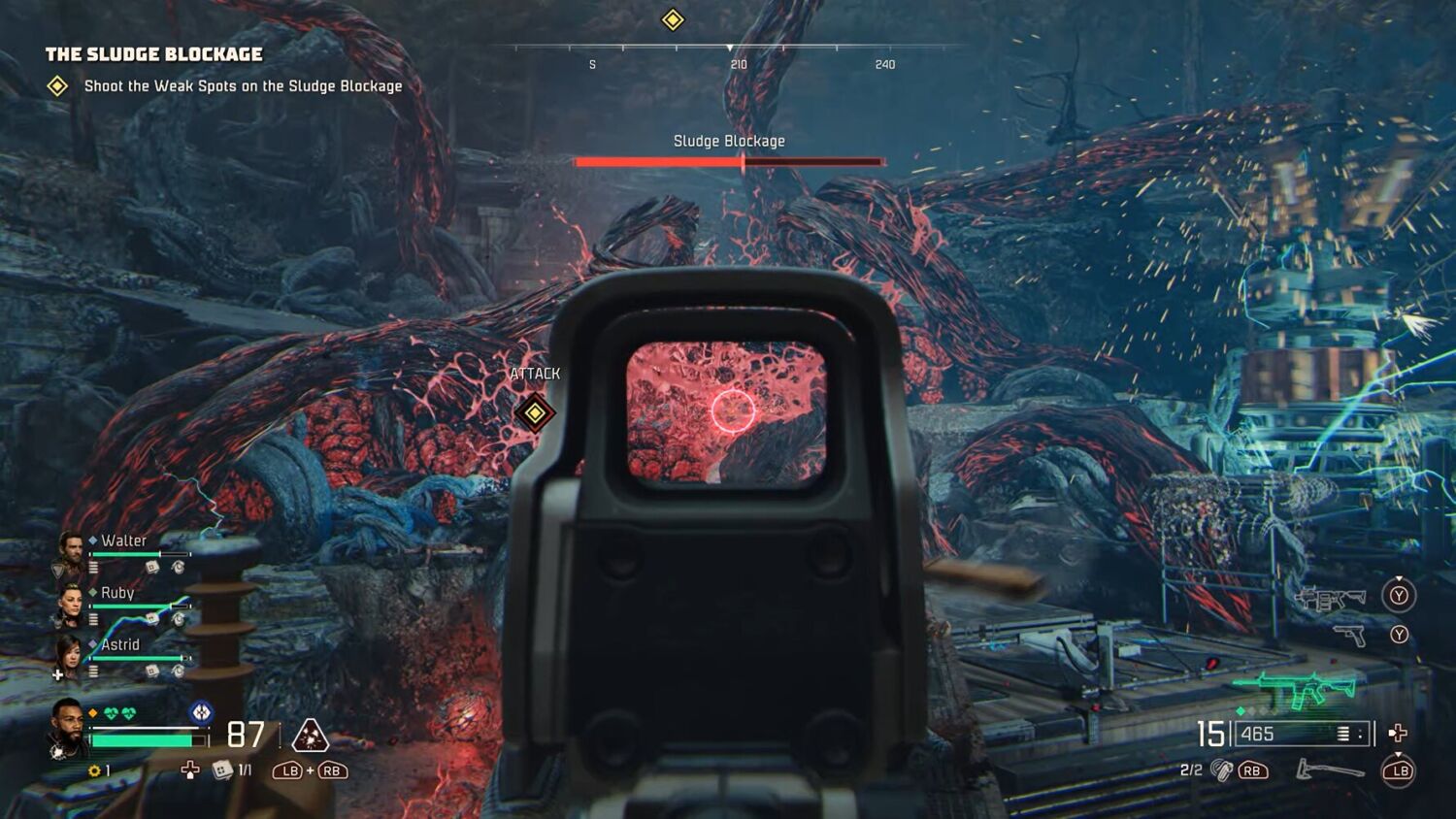Switch to the pistol sidearm

(x=1349, y=636)
